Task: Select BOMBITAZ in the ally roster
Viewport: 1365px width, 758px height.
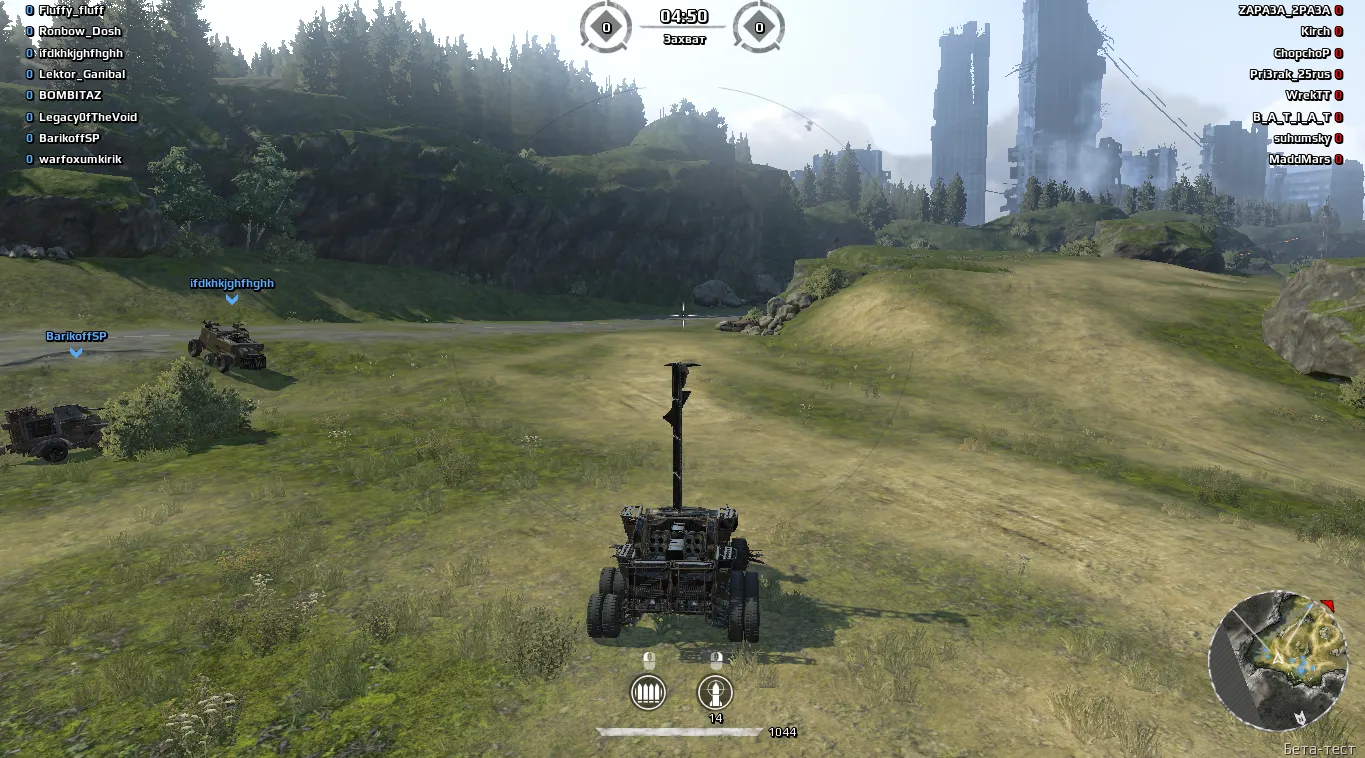Action: (x=70, y=95)
